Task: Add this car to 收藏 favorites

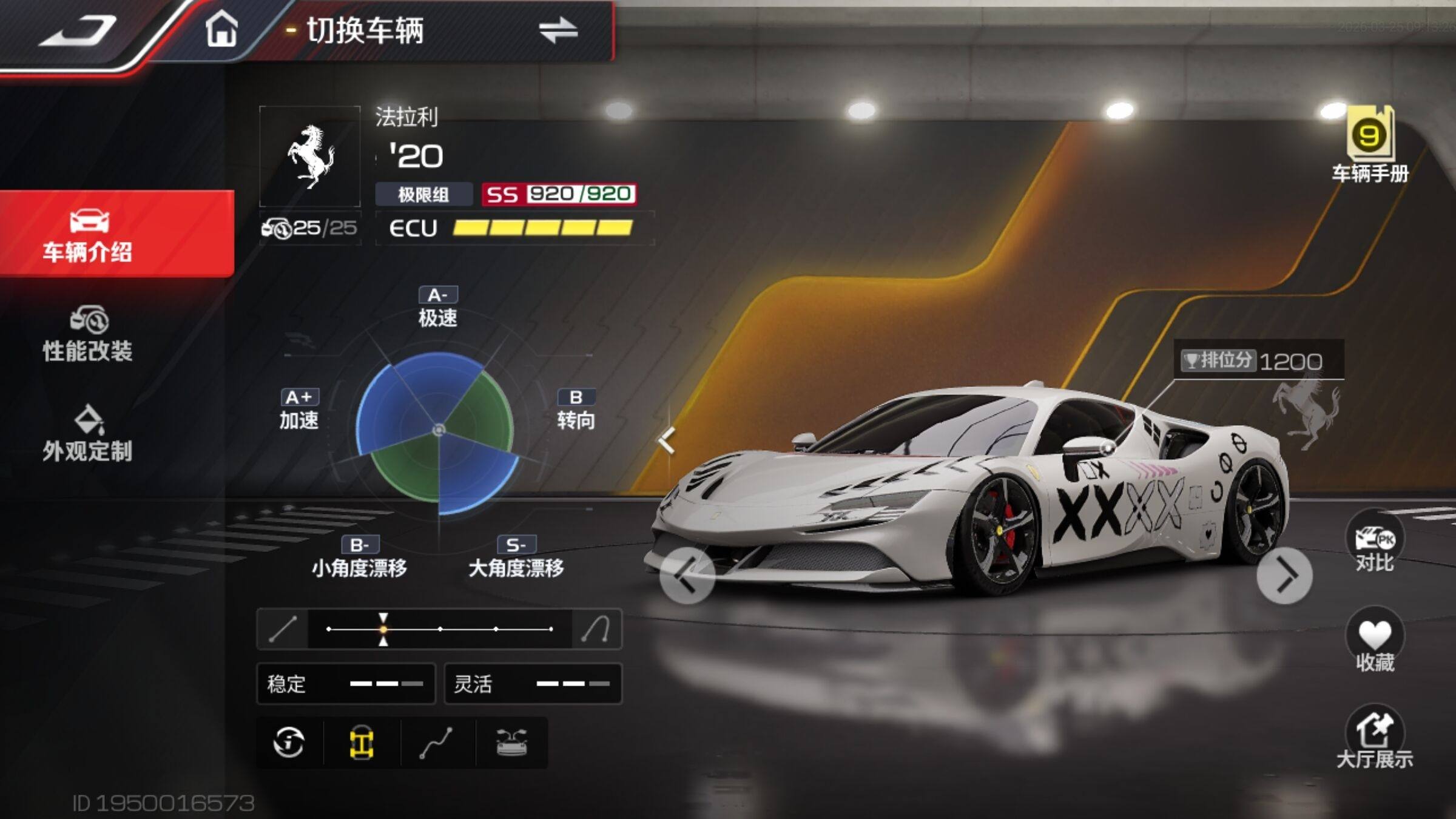Action: click(x=1374, y=642)
